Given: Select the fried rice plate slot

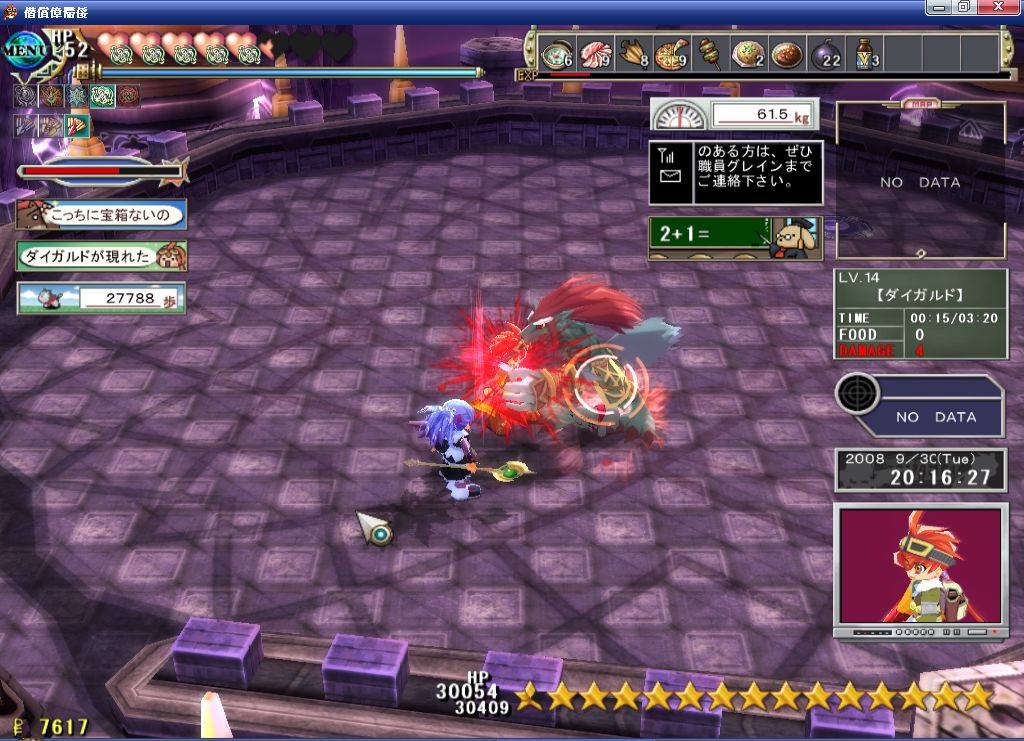Looking at the screenshot, I should click(x=747, y=53).
